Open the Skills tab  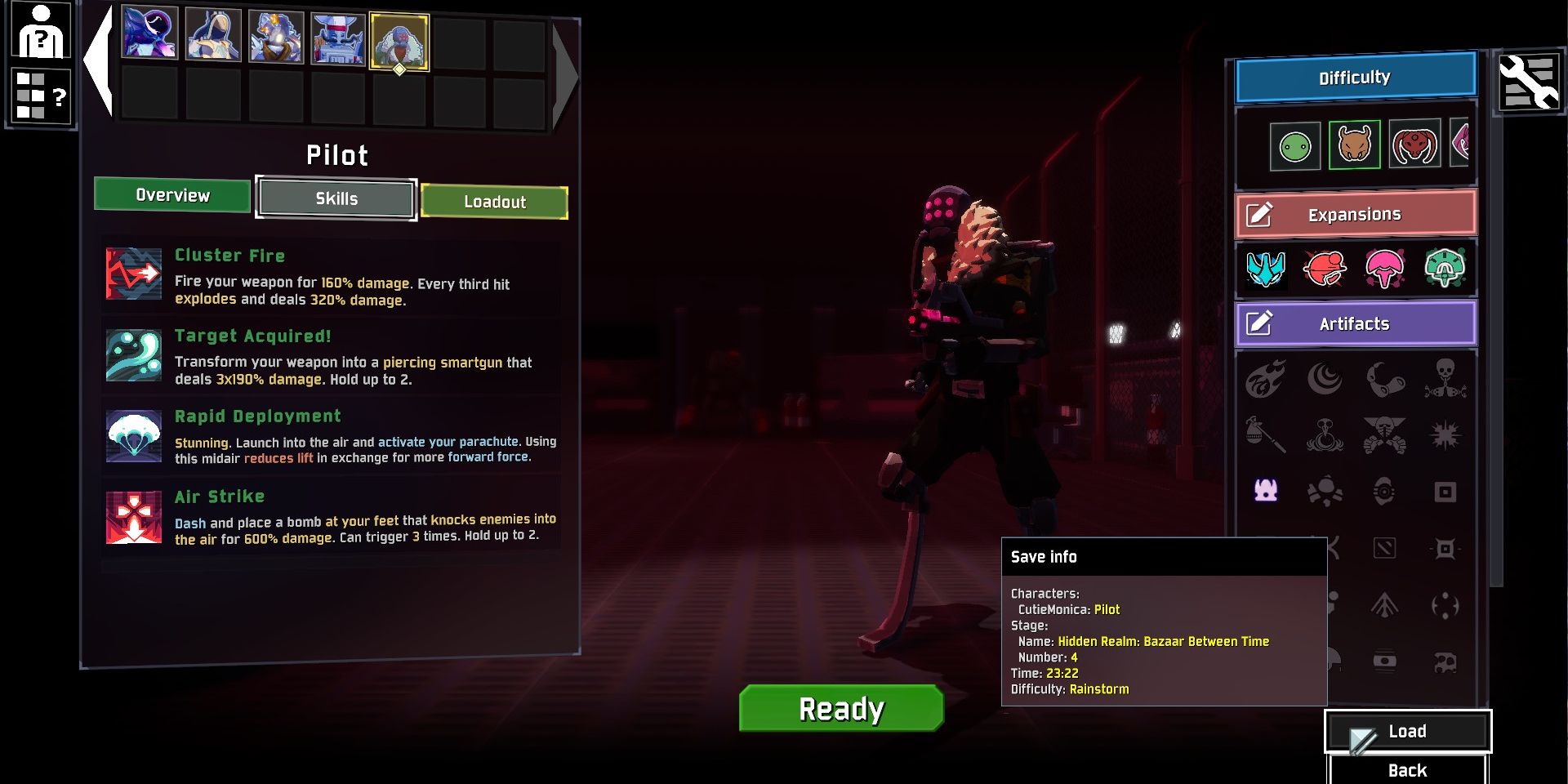tap(336, 198)
